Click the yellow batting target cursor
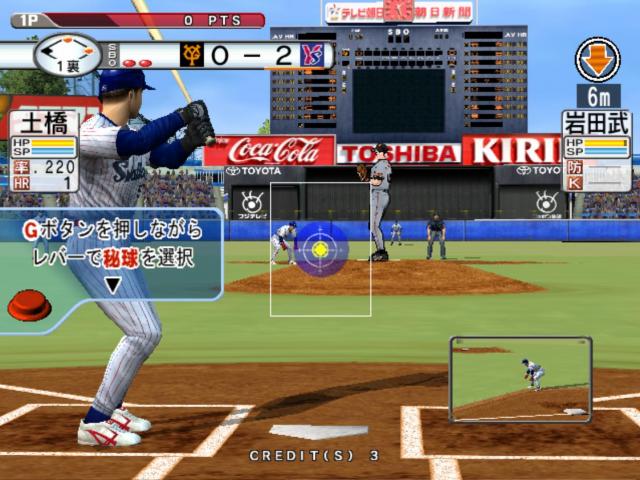The height and width of the screenshot is (480, 640). [320, 247]
